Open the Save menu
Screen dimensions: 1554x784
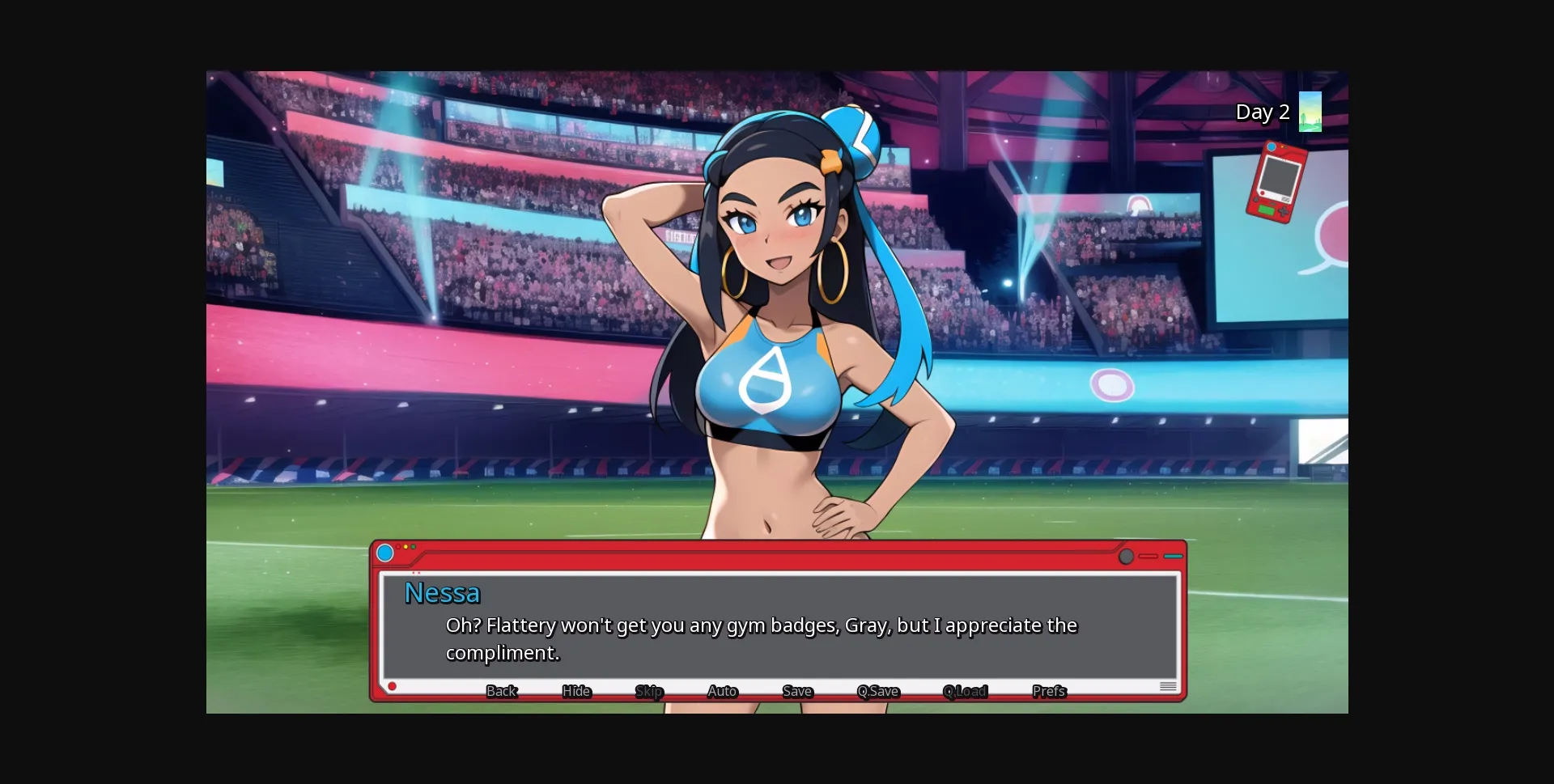[796, 692]
